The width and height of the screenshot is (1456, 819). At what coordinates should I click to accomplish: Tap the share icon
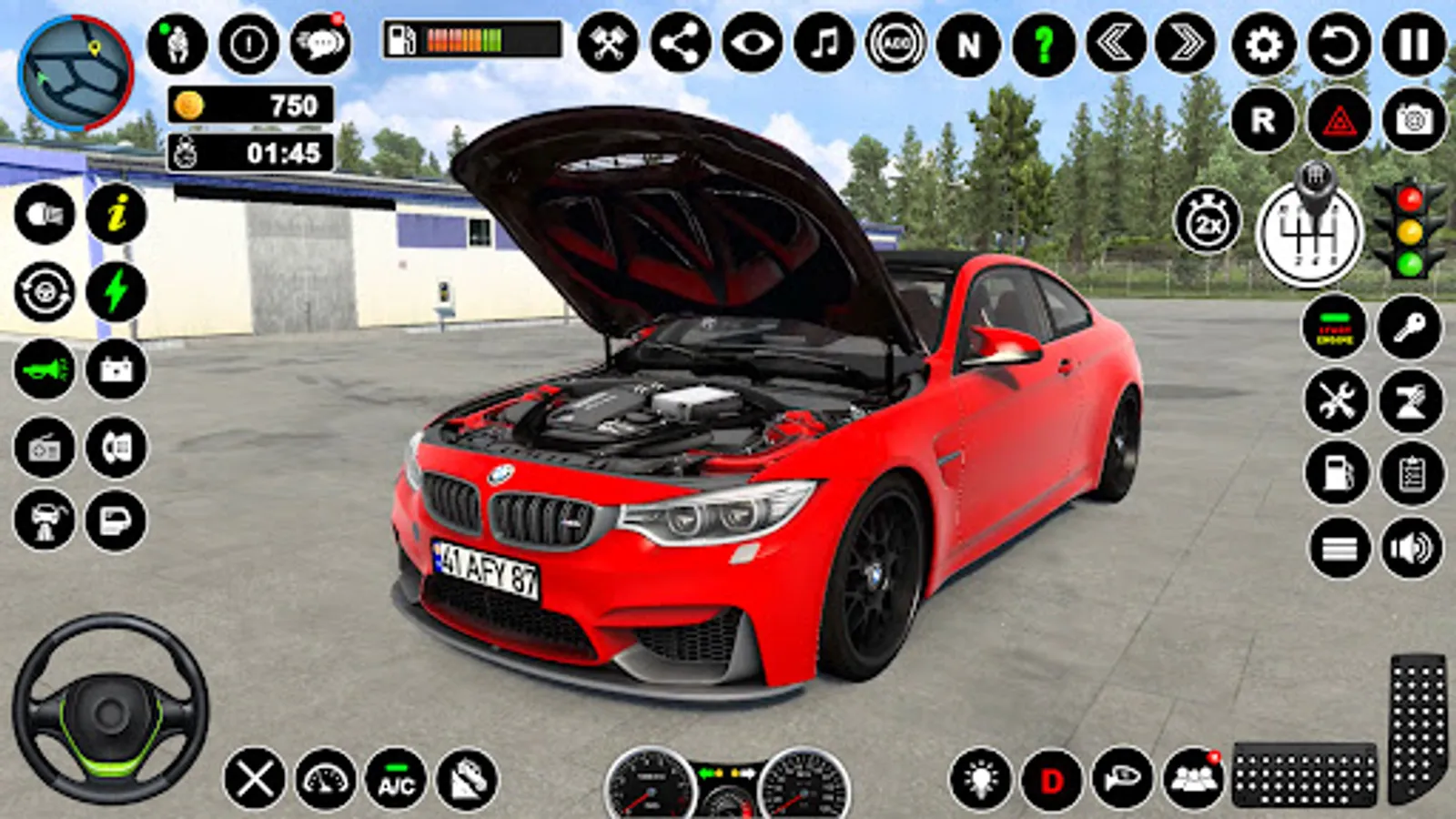680,44
